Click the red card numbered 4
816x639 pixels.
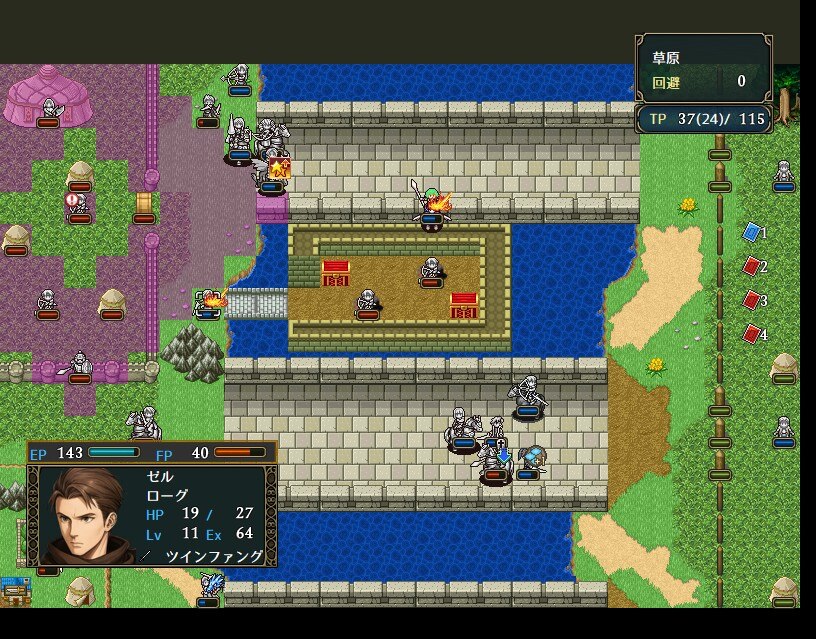coord(752,333)
